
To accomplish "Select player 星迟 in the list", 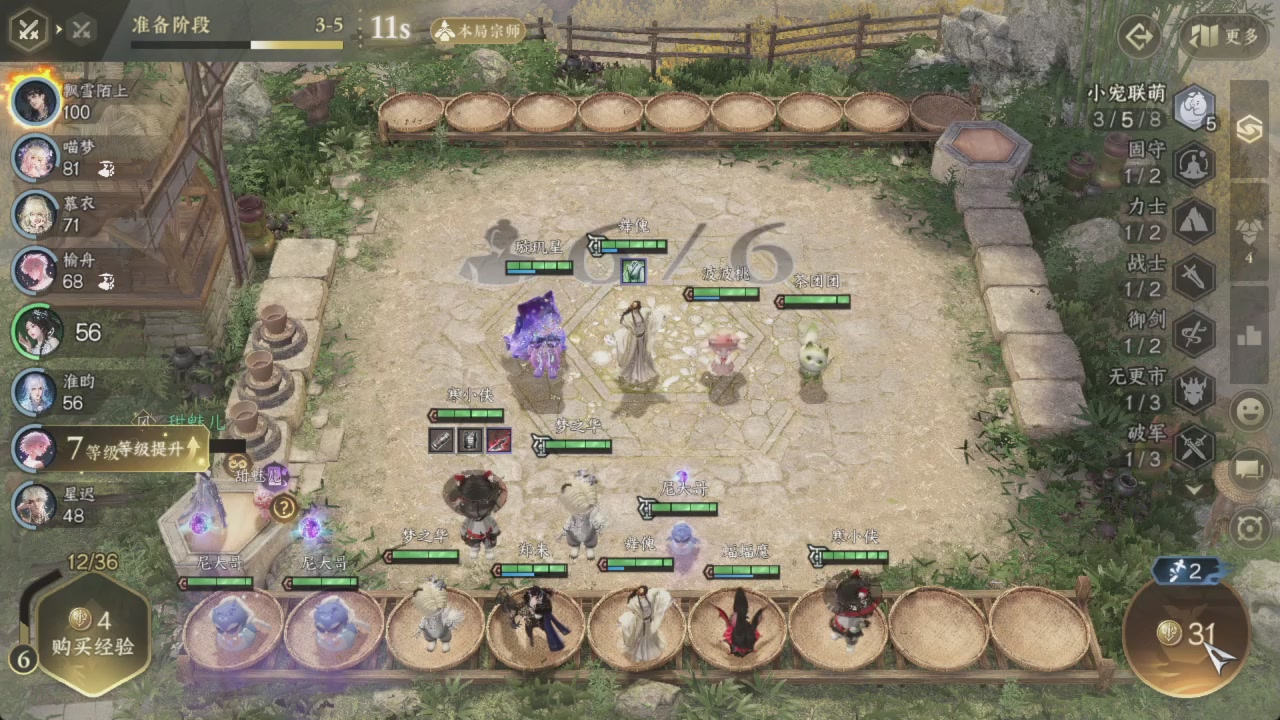I will (38, 504).
